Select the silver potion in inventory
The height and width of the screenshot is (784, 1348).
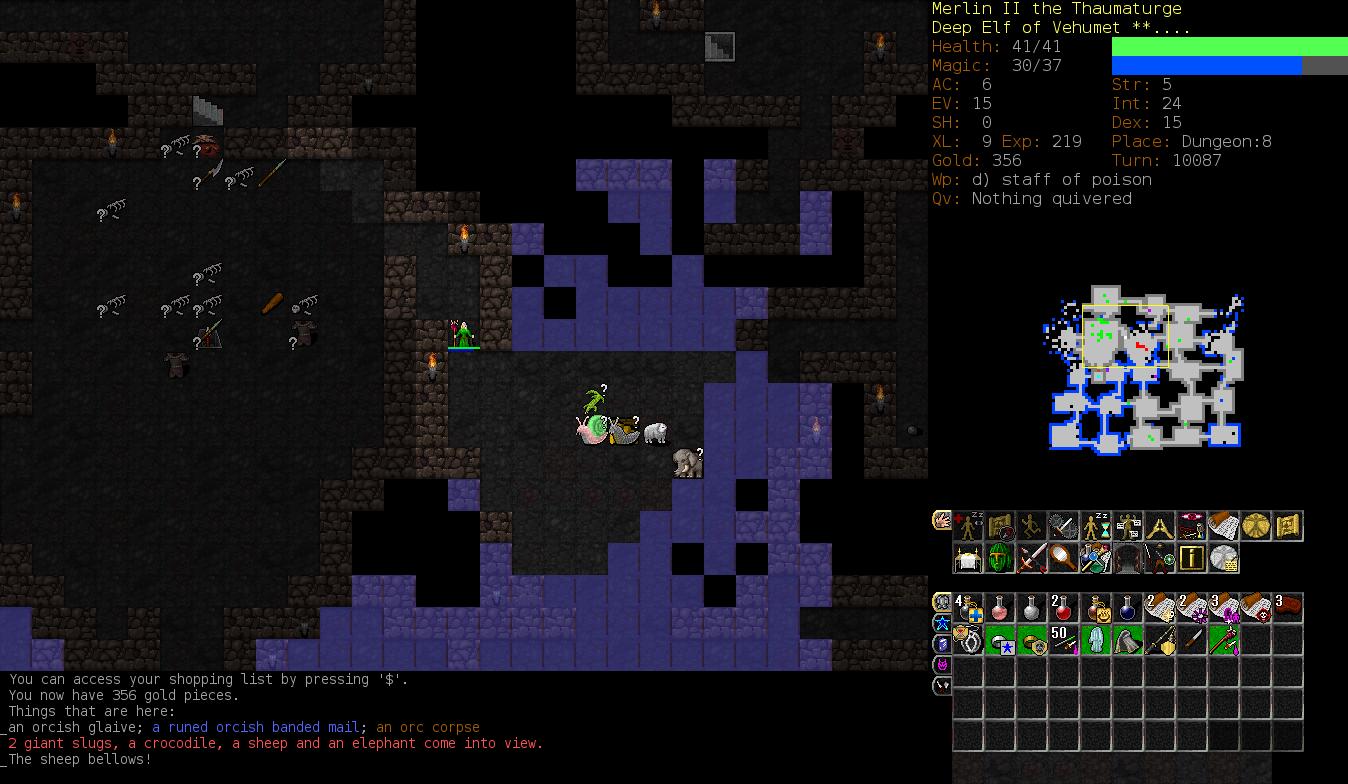point(1032,608)
